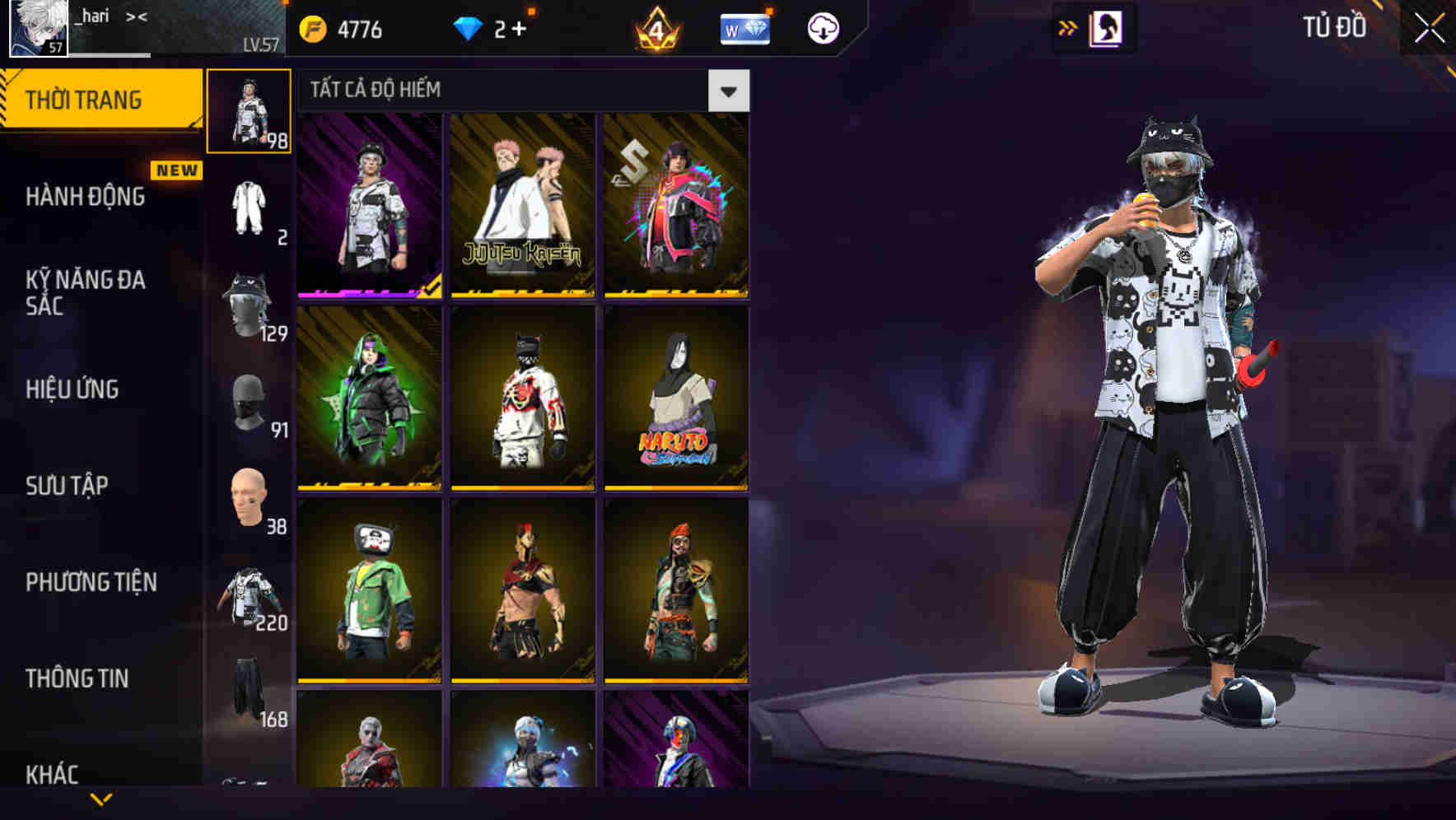Expand the left sidebar with the bottom chevron
Screen dimensions: 1456x820
(99, 799)
